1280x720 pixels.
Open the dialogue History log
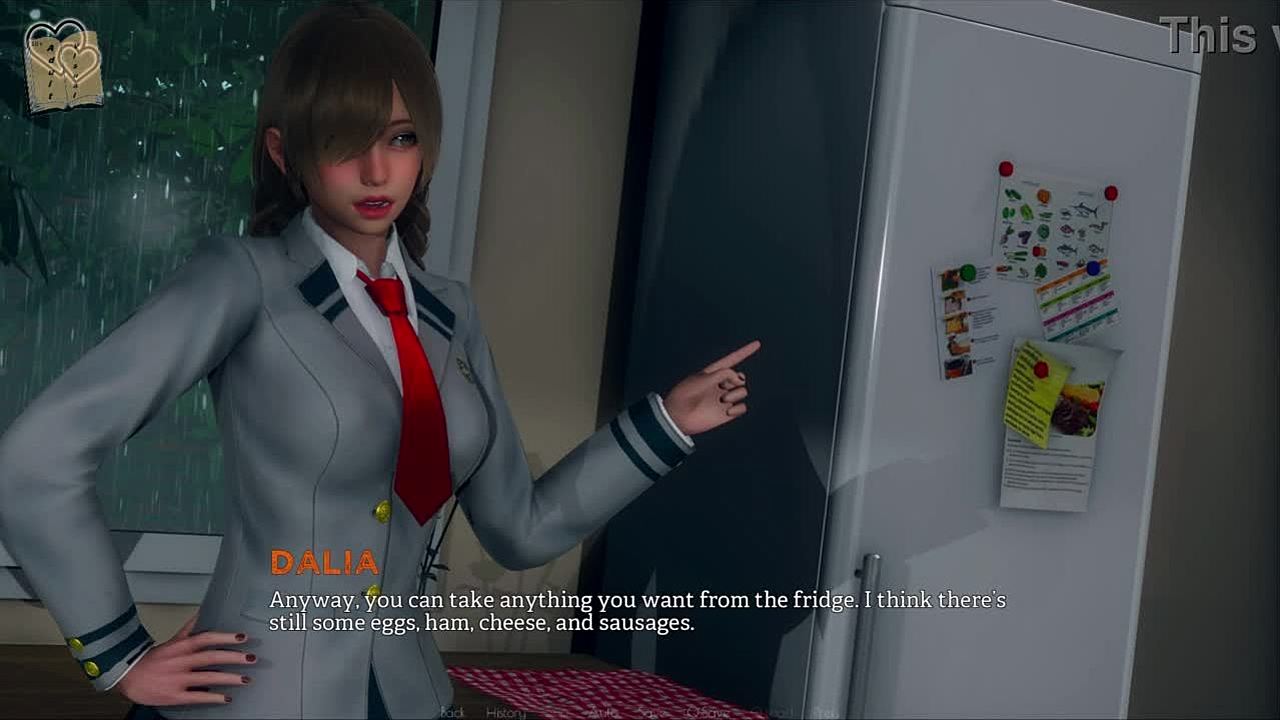click(506, 712)
